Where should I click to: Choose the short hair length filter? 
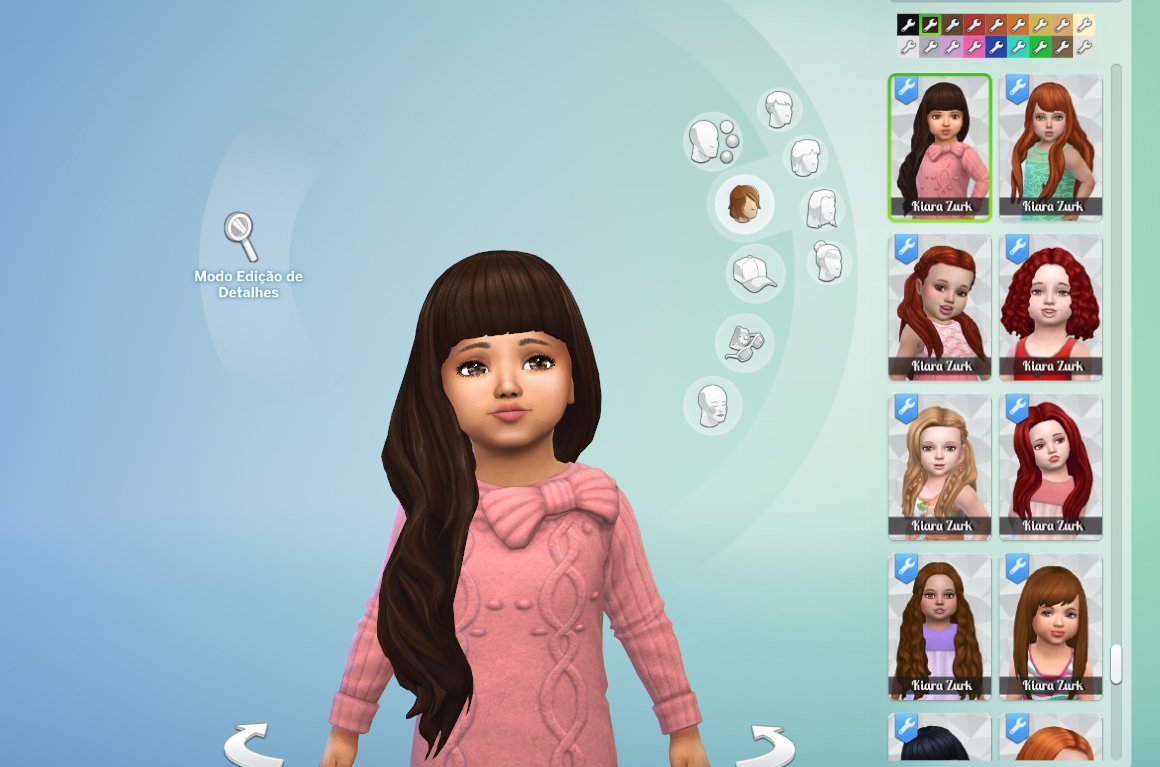pyautogui.click(x=778, y=109)
